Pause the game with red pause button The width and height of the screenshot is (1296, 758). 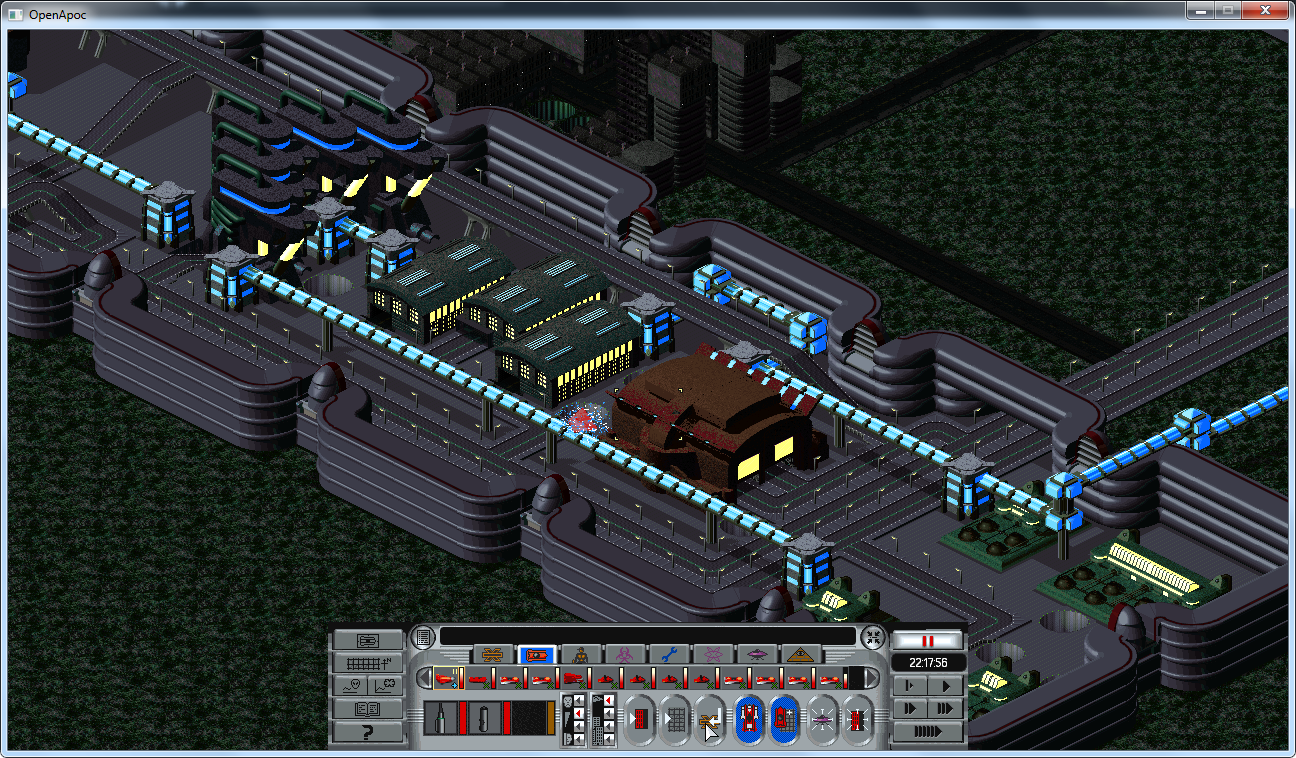click(x=928, y=640)
